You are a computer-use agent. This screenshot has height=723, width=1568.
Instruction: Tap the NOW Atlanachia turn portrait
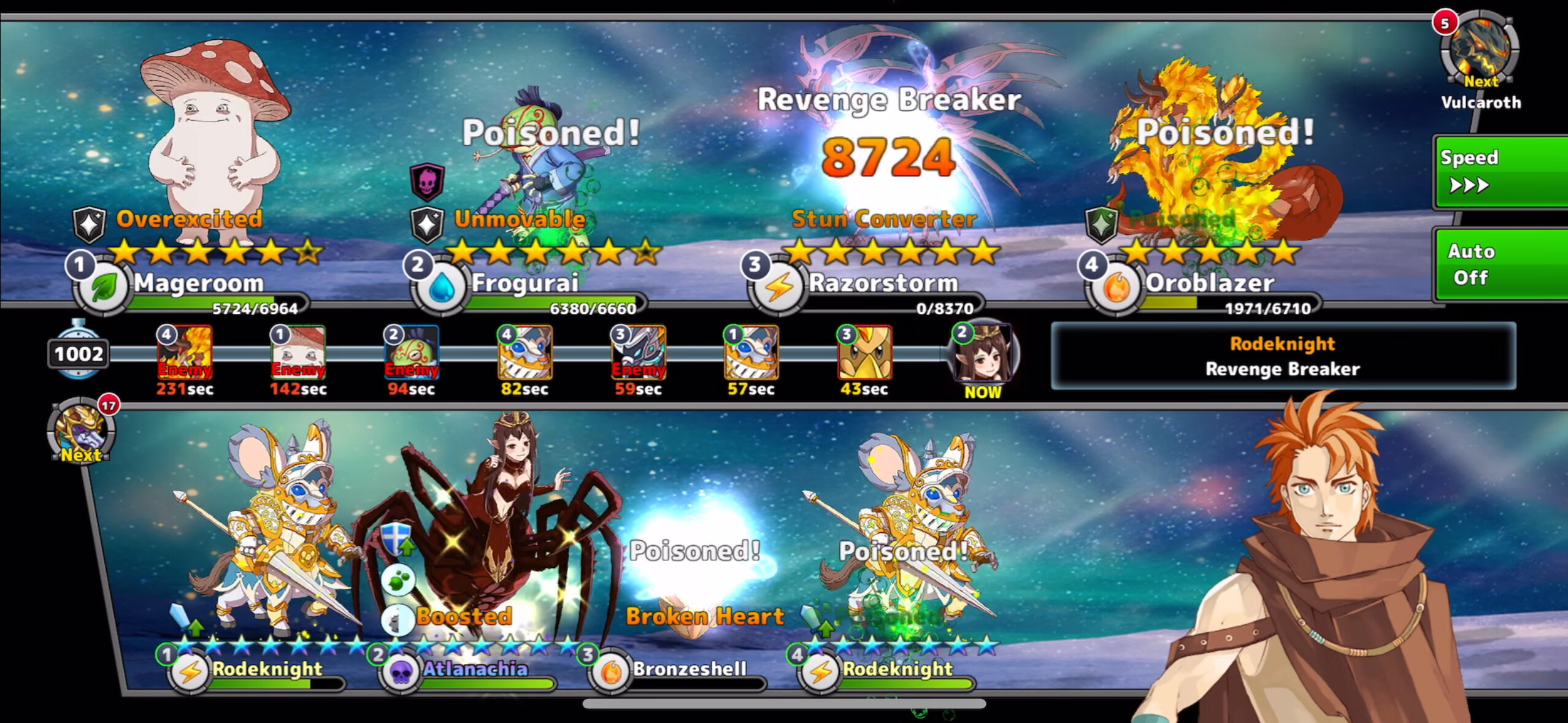tap(983, 353)
